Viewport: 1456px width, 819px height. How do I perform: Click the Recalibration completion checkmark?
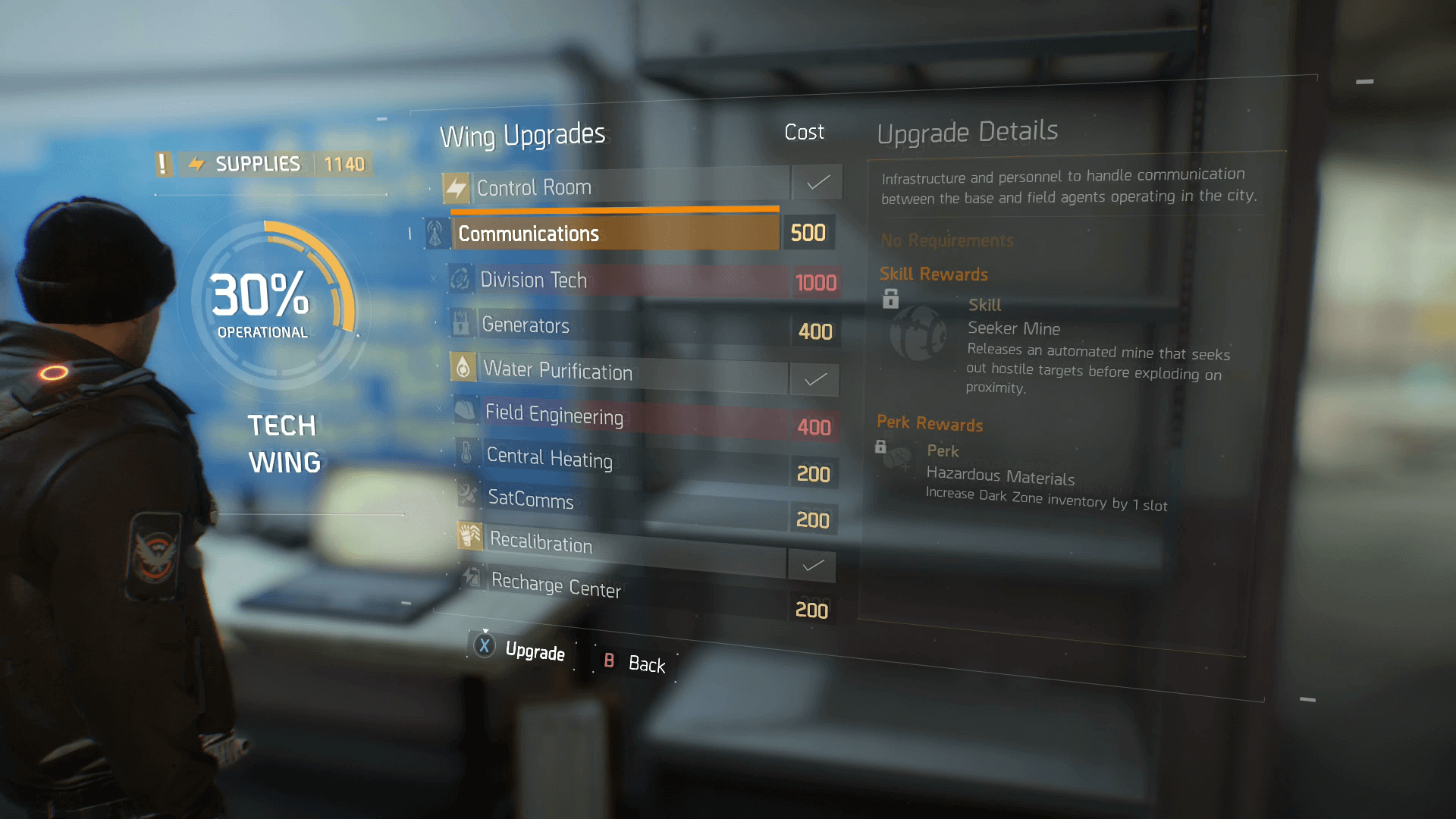pos(812,565)
